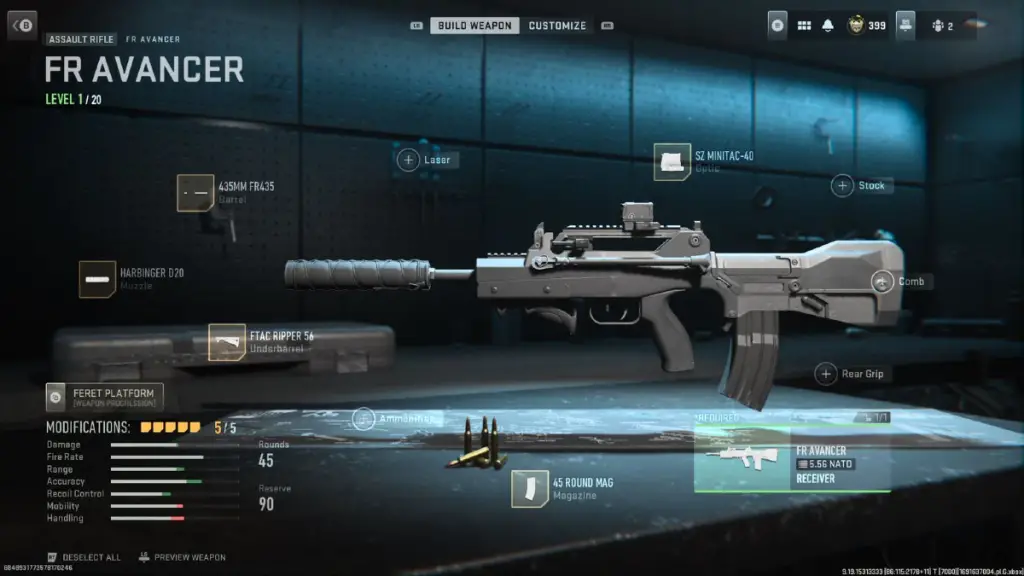Open the player rank 399 profile
1024x576 pixels.
866,26
